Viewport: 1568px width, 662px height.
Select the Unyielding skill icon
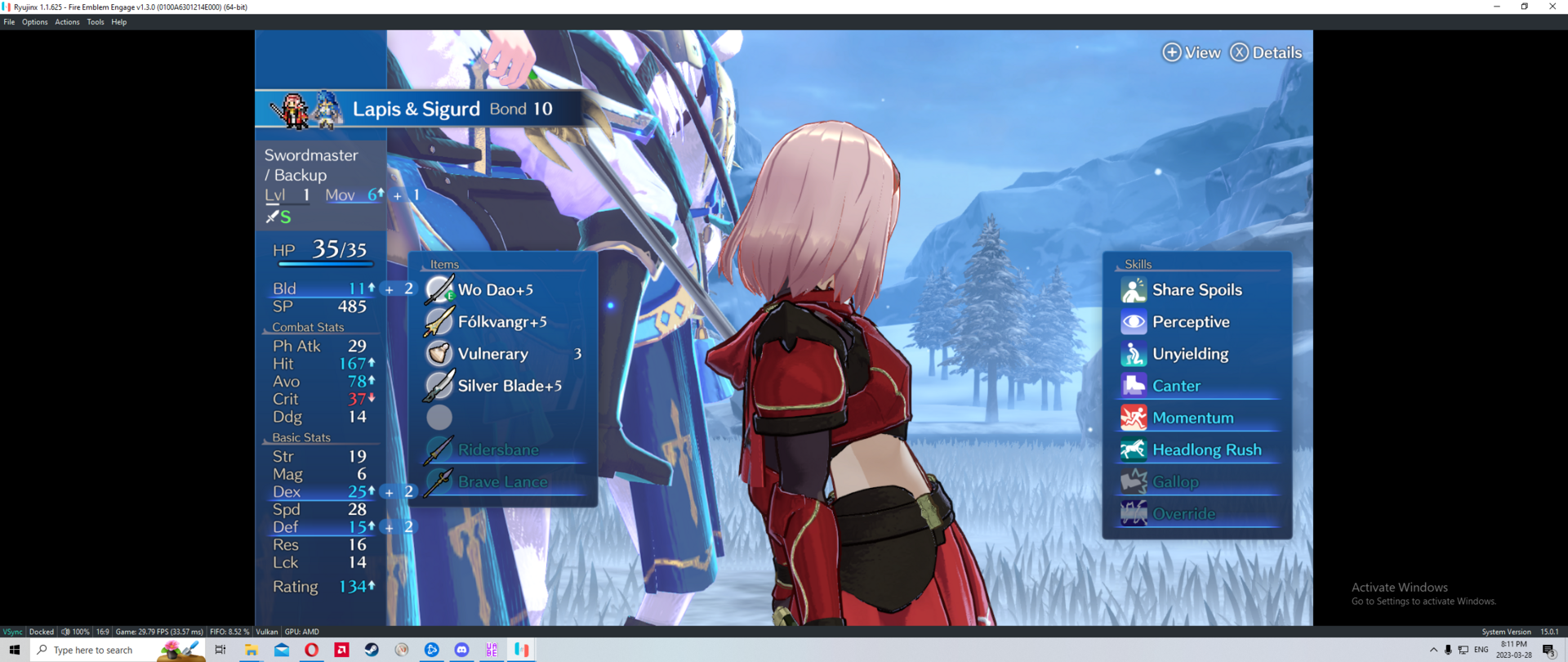coord(1132,353)
